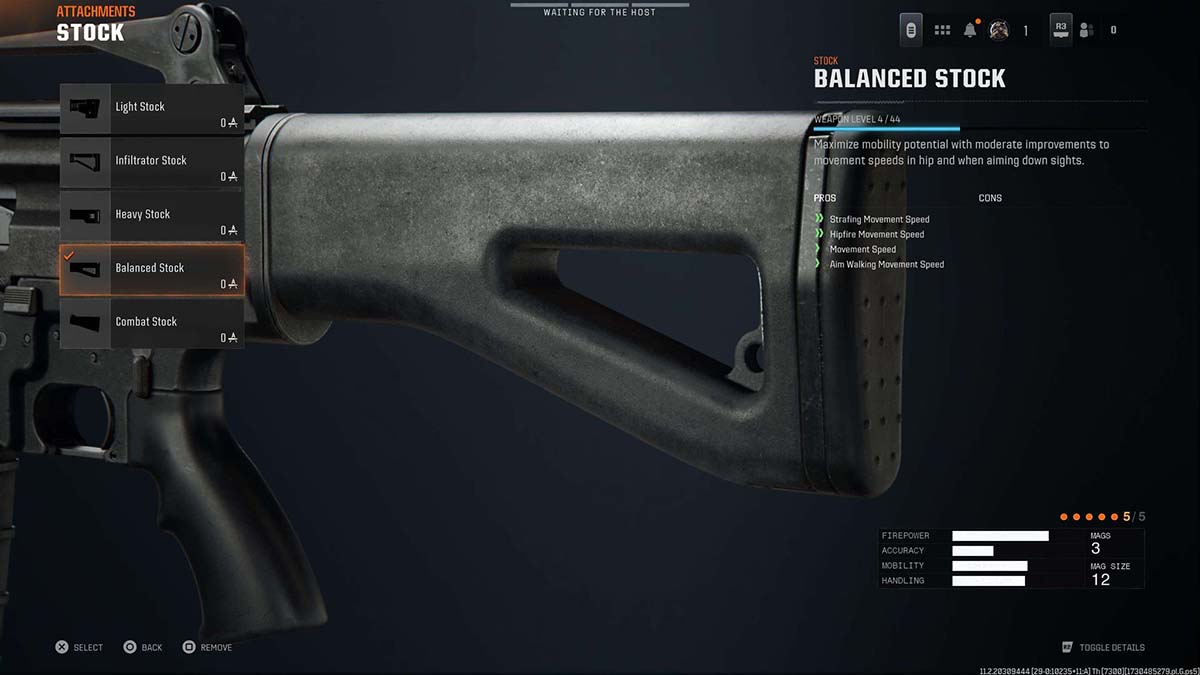Open the notifications bell
Viewport: 1200px width, 675px height.
point(970,30)
